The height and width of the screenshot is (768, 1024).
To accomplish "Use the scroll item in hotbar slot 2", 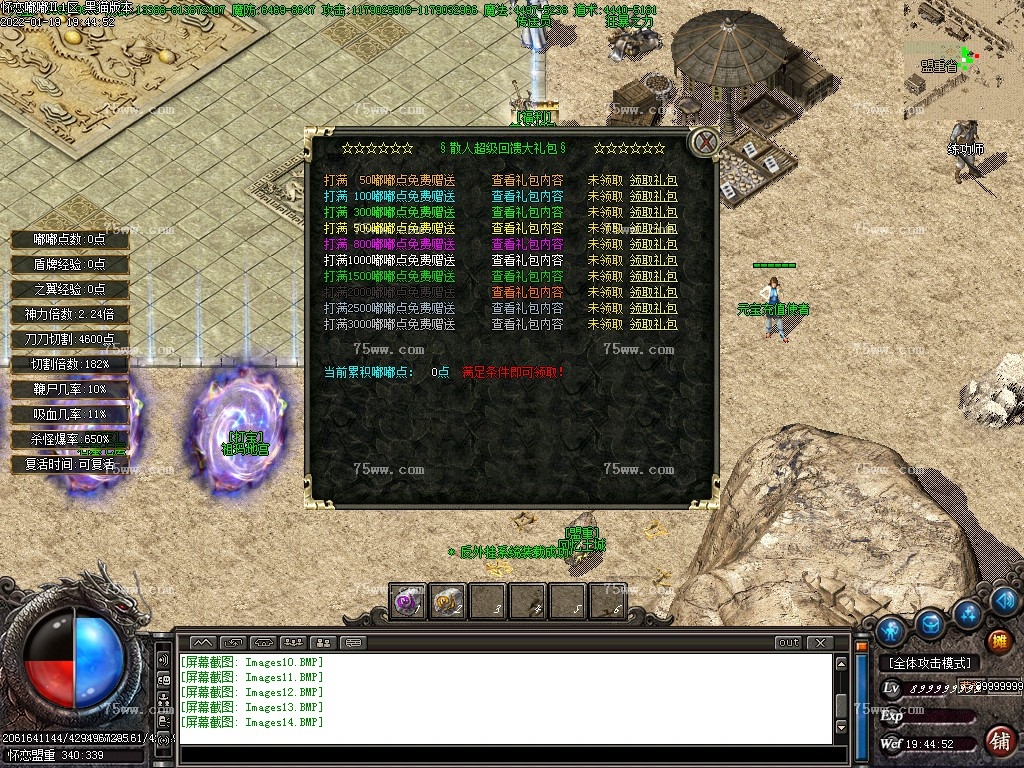I will (x=447, y=602).
